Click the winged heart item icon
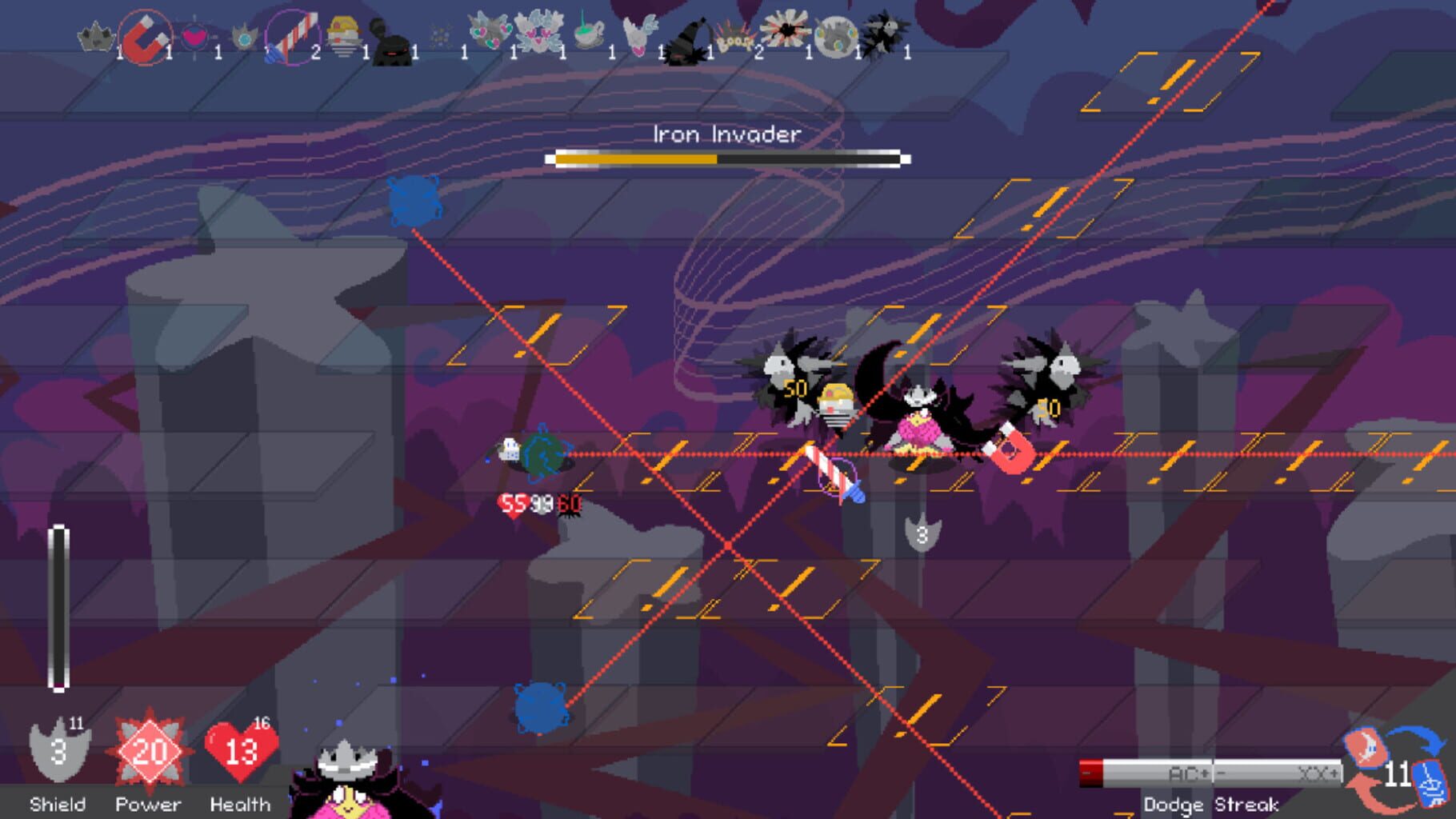Viewport: 1456px width, 819px height. coord(641,35)
